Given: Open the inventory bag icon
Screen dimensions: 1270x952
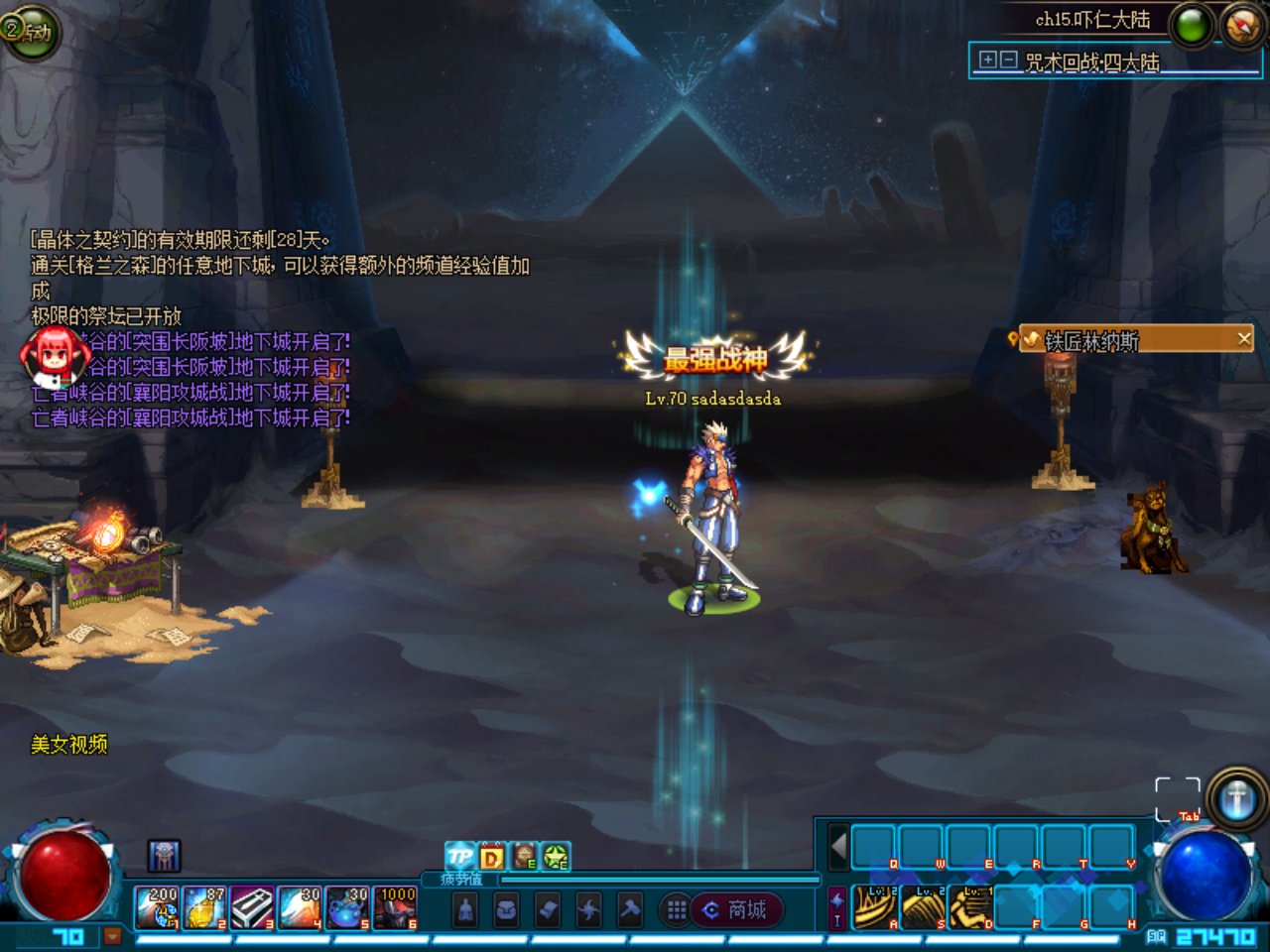Looking at the screenshot, I should [506, 911].
